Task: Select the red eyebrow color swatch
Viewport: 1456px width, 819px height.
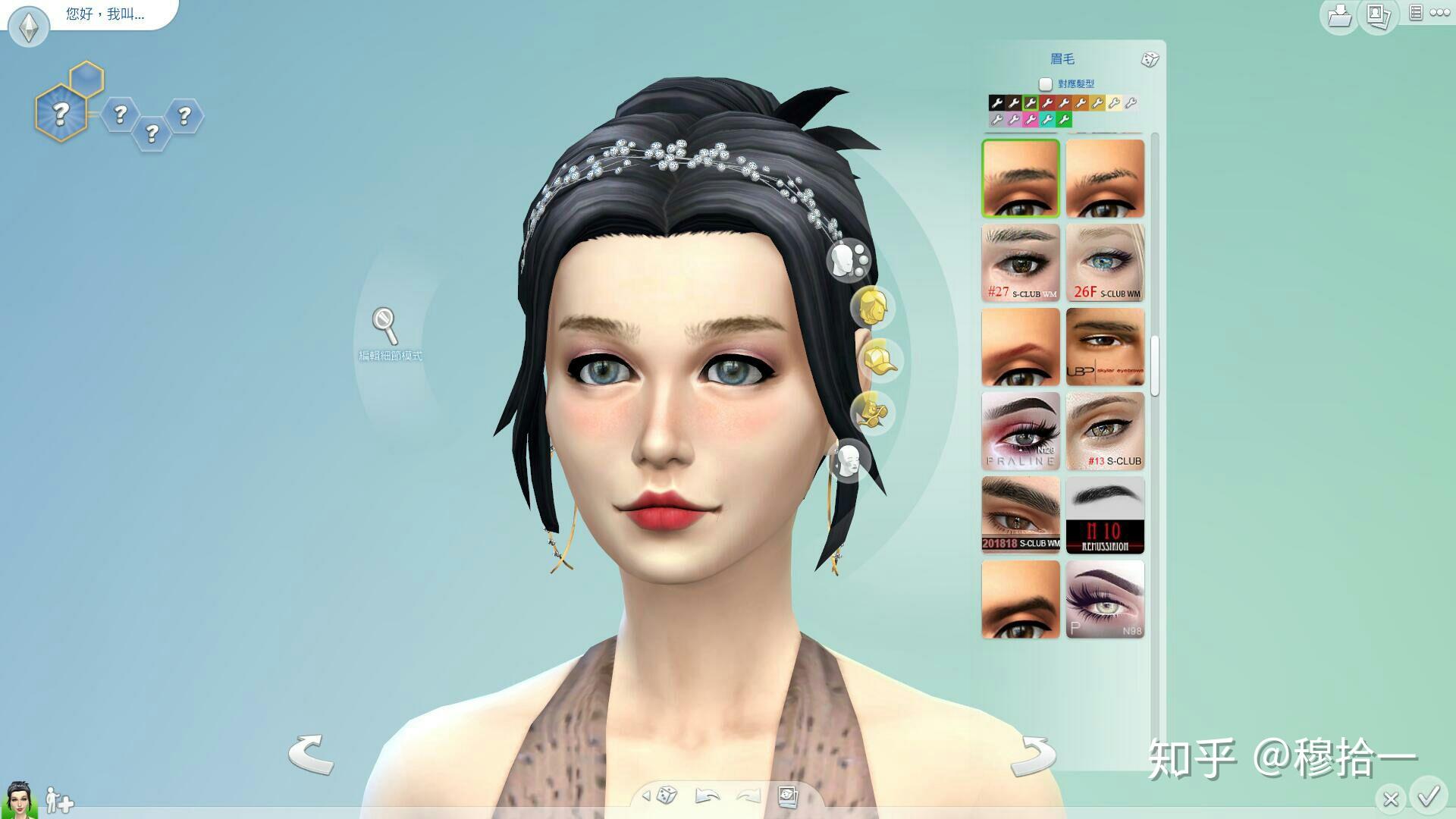Action: click(1047, 103)
